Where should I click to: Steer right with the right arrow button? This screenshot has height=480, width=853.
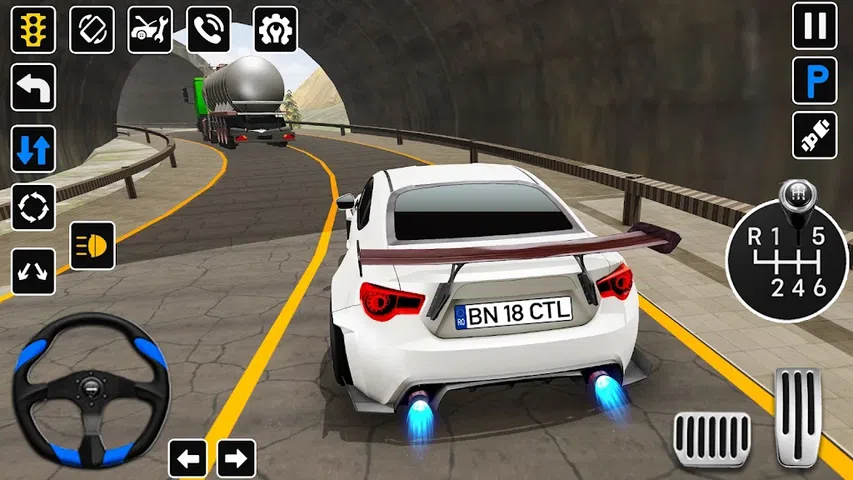click(x=236, y=458)
